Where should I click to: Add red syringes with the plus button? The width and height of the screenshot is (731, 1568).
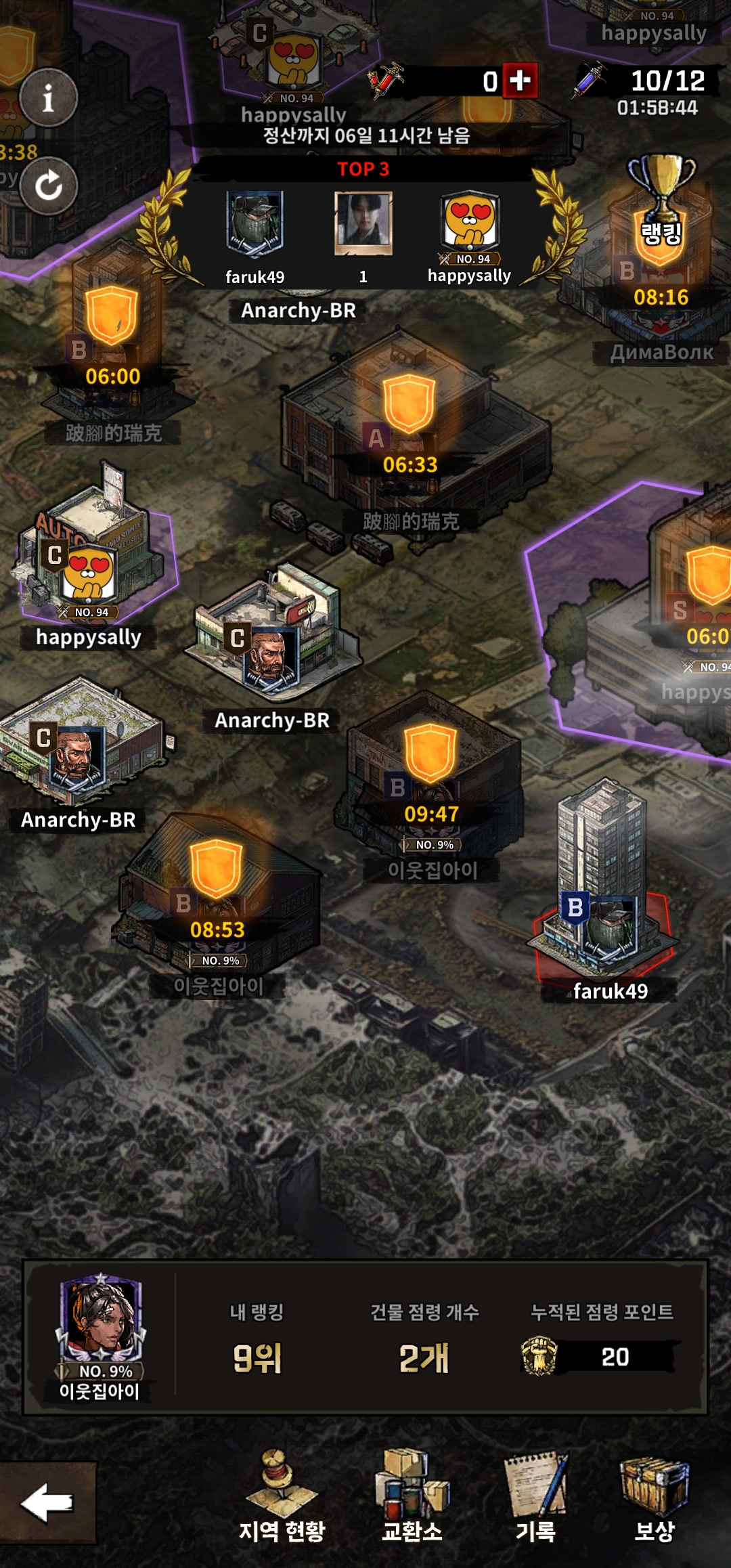pyautogui.click(x=520, y=81)
